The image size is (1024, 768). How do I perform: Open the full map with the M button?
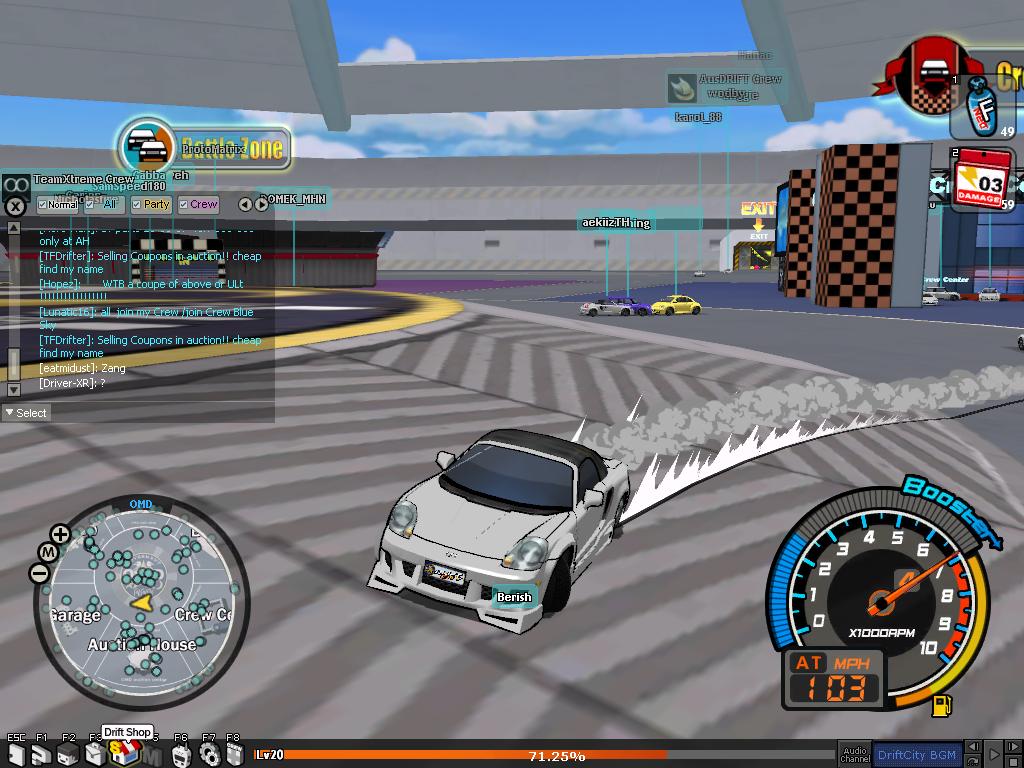coord(47,552)
